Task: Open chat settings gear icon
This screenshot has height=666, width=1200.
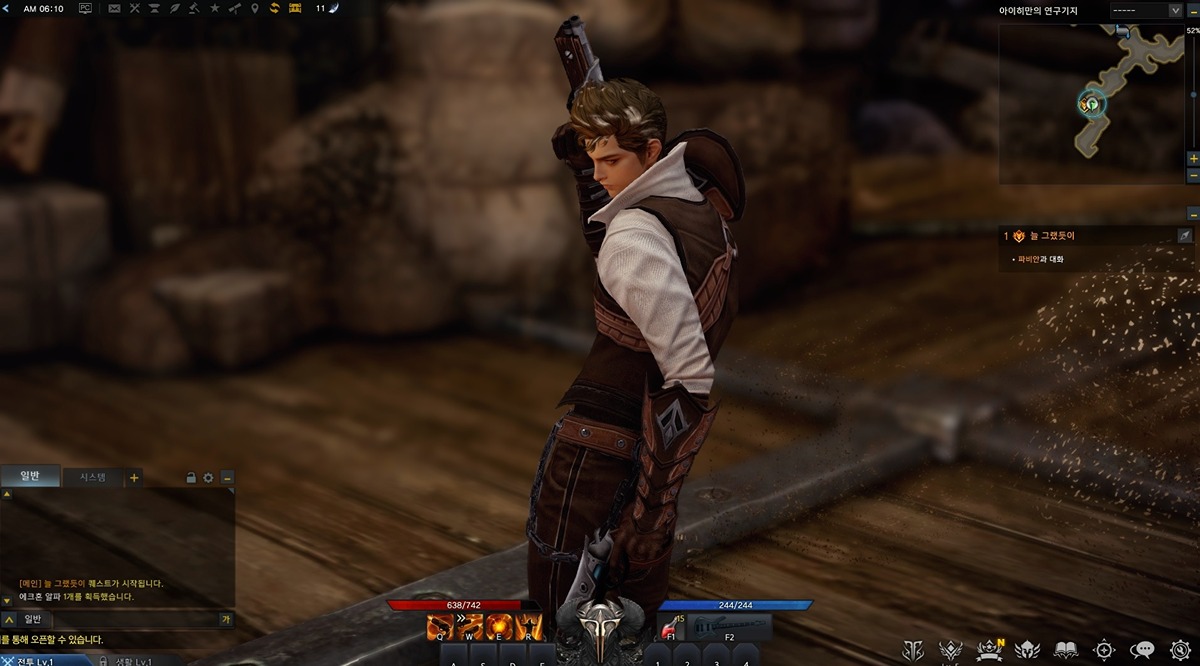Action: coord(208,478)
